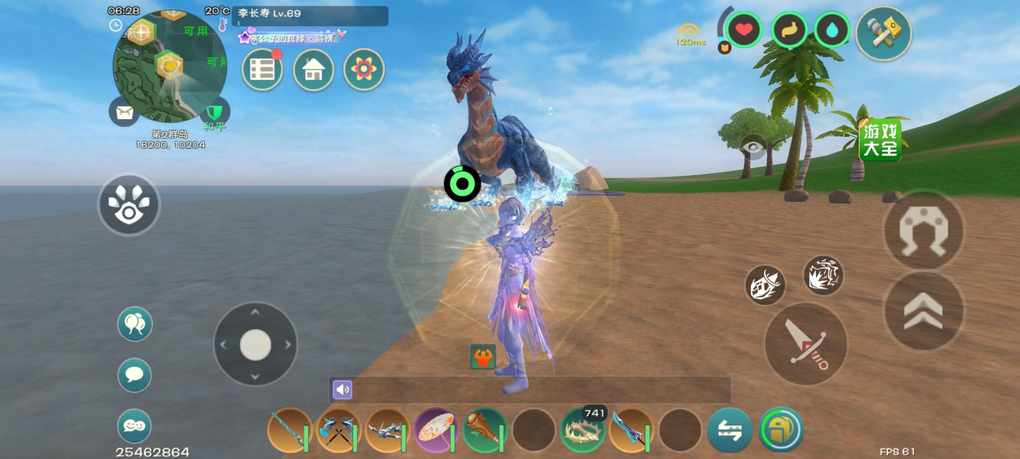
Task: Open the circular minimap
Action: (168, 66)
